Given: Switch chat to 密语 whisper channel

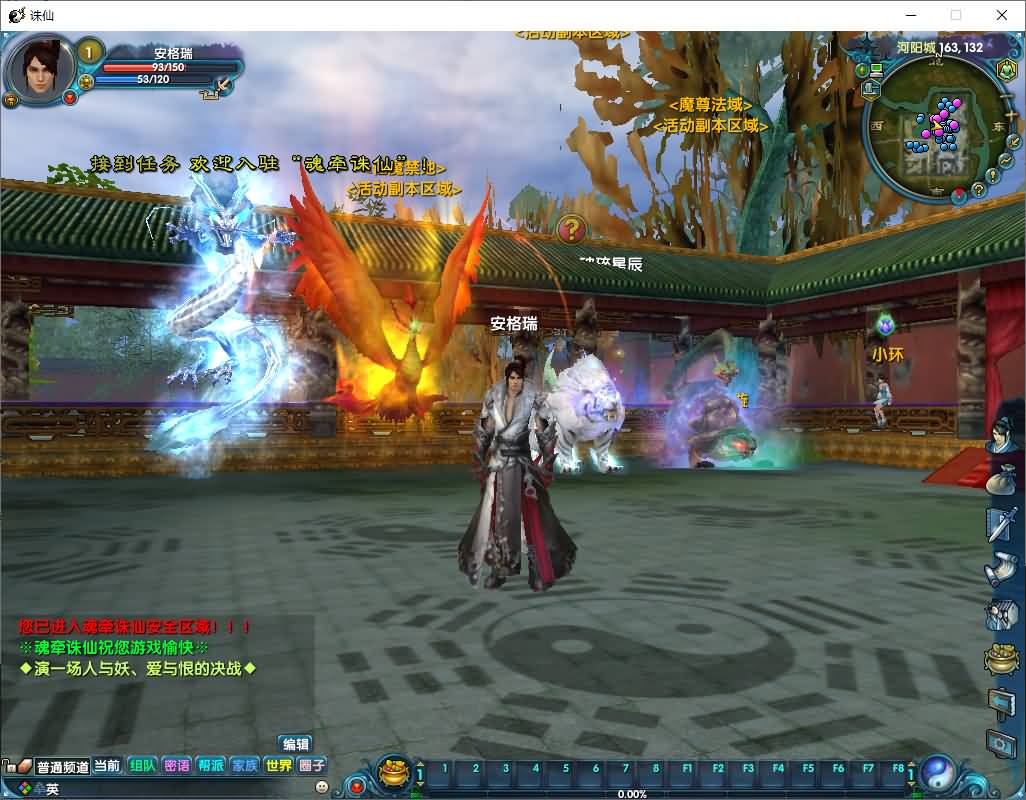Looking at the screenshot, I should pyautogui.click(x=176, y=765).
